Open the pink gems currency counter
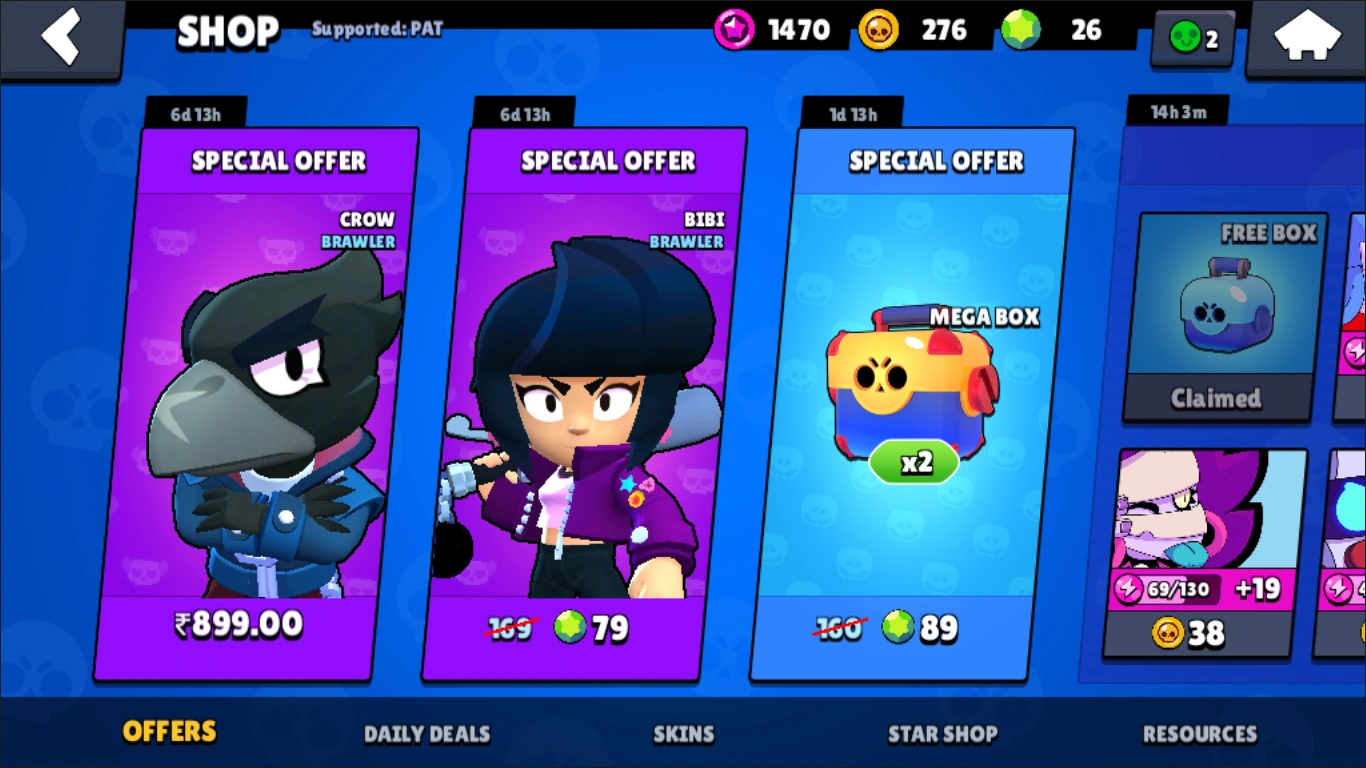Viewport: 1366px width, 768px height. [773, 29]
